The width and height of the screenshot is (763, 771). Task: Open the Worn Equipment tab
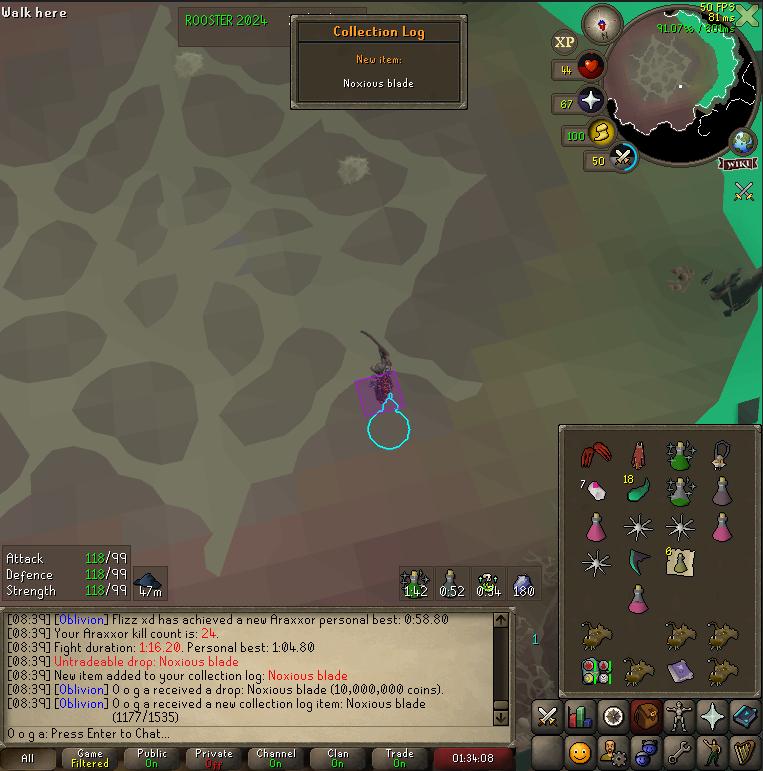680,716
